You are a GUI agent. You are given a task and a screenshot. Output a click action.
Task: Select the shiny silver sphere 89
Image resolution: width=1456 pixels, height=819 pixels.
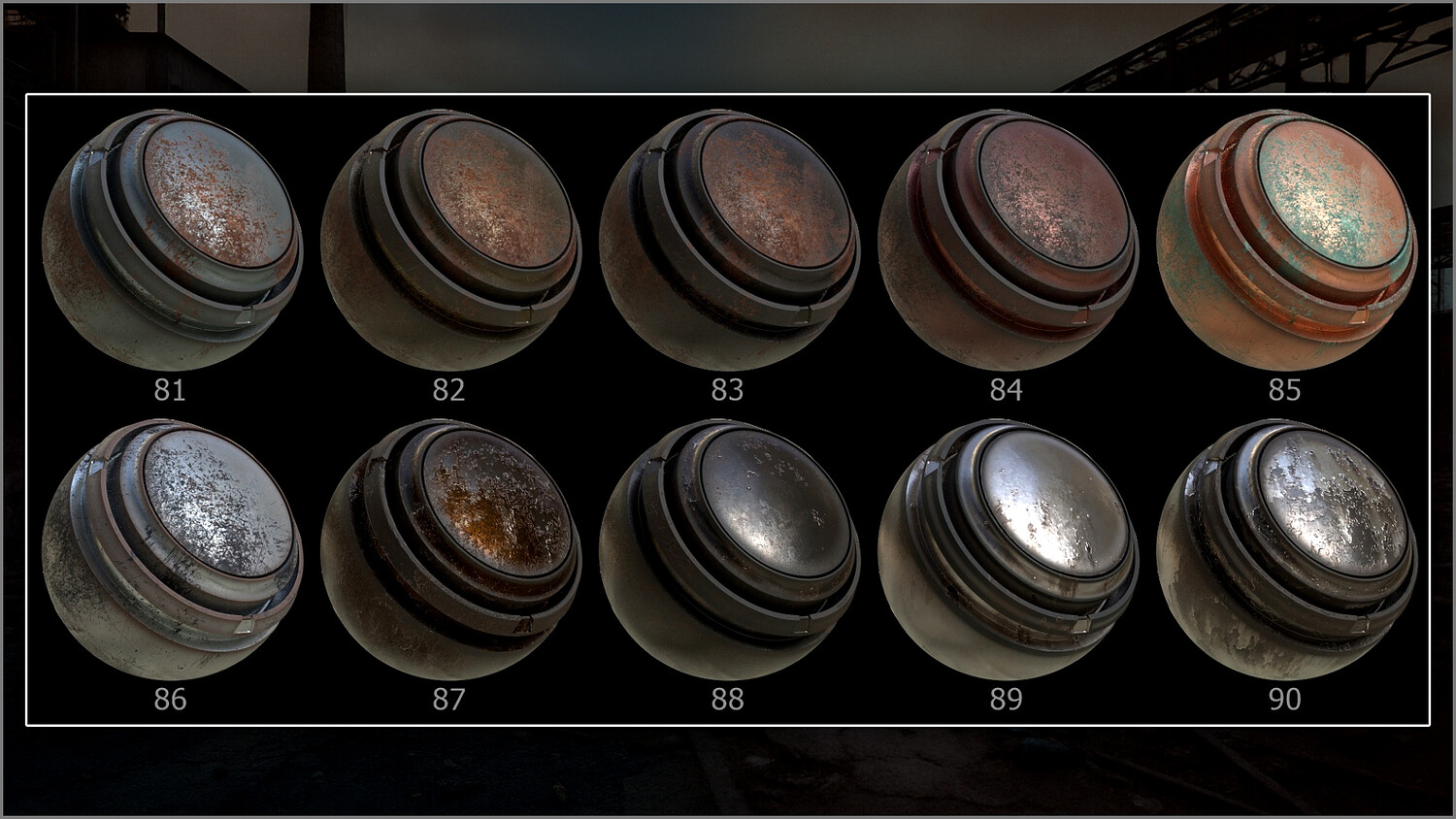1008,549
